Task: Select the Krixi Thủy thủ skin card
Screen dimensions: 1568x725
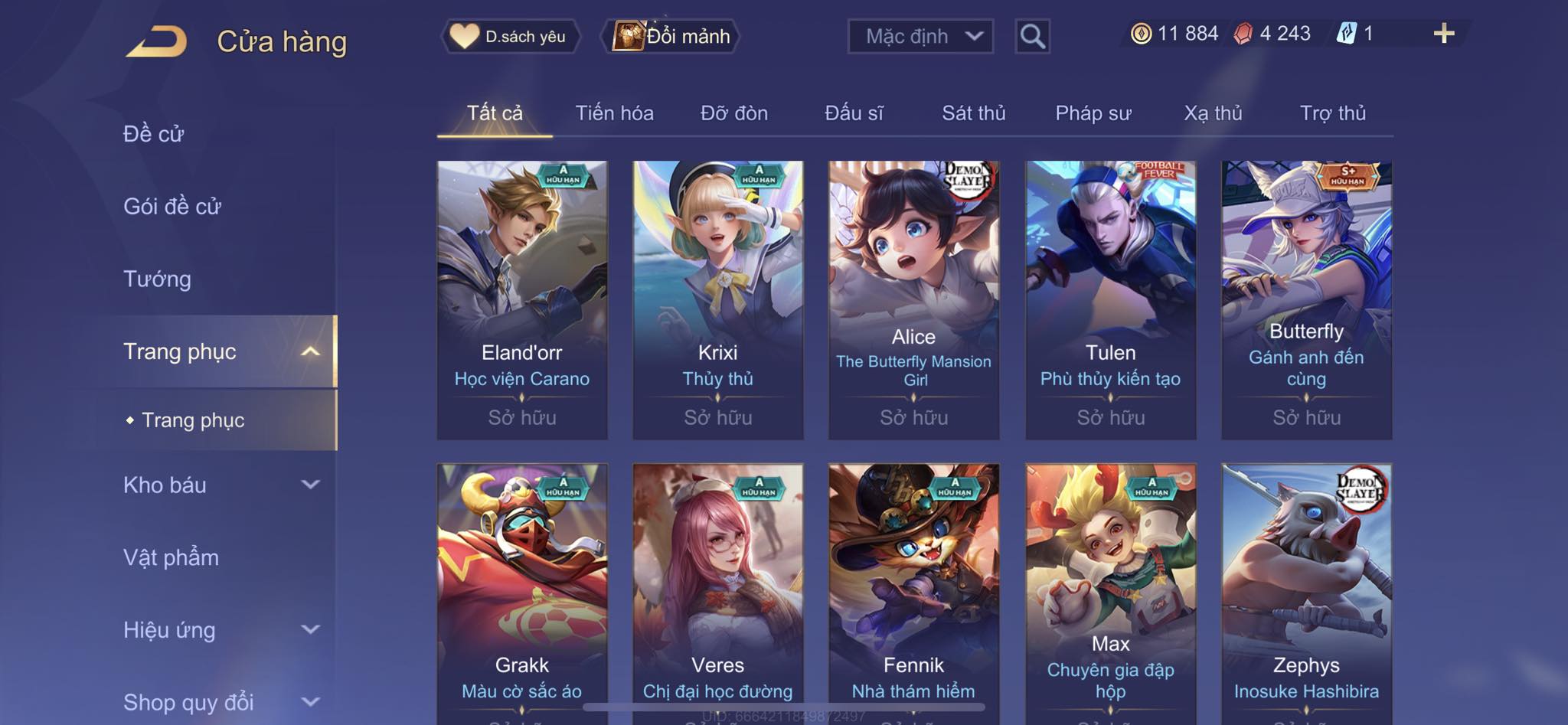Action: (717, 299)
